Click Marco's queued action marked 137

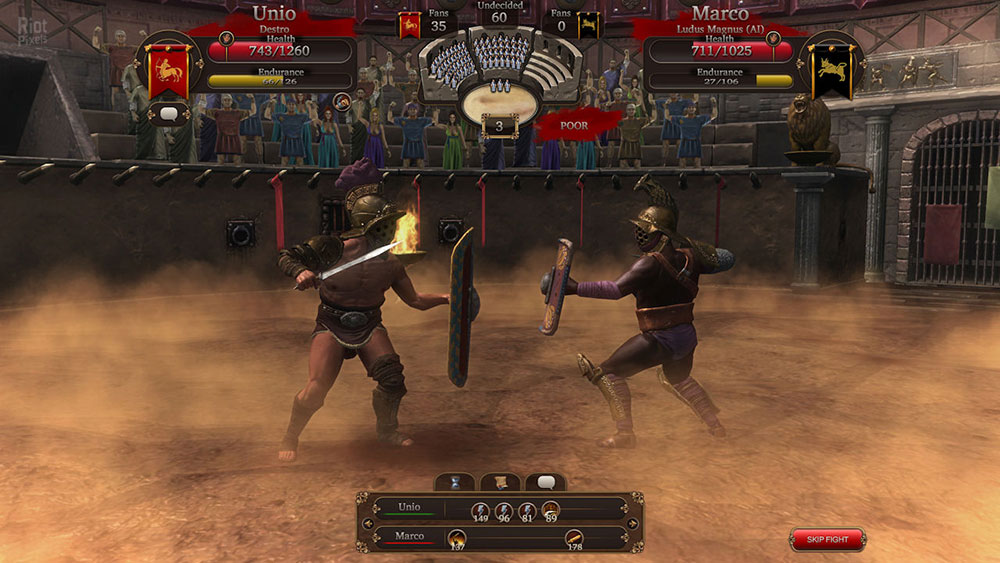tap(457, 538)
